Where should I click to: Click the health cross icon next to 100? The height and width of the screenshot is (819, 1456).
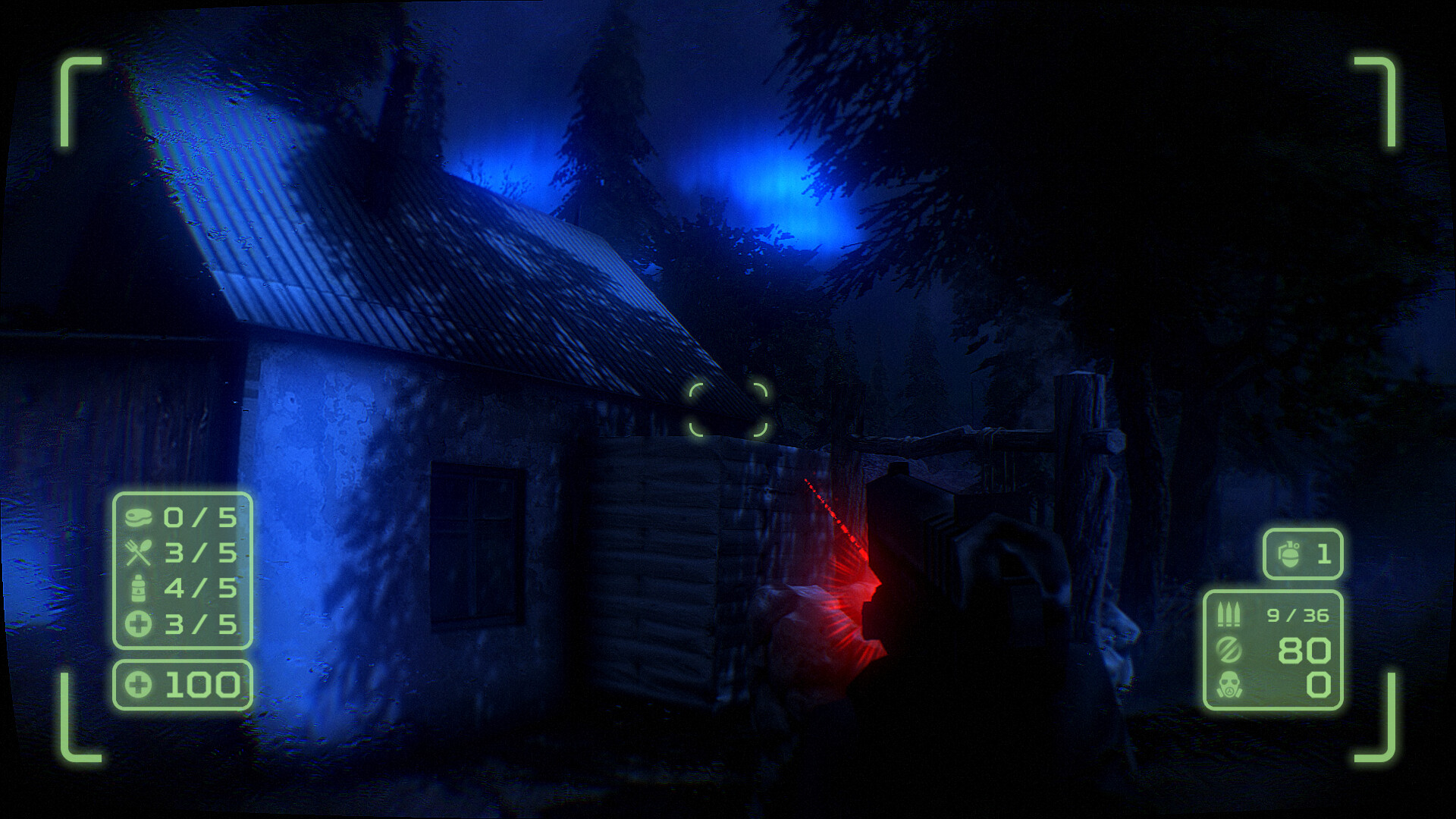pyautogui.click(x=140, y=682)
